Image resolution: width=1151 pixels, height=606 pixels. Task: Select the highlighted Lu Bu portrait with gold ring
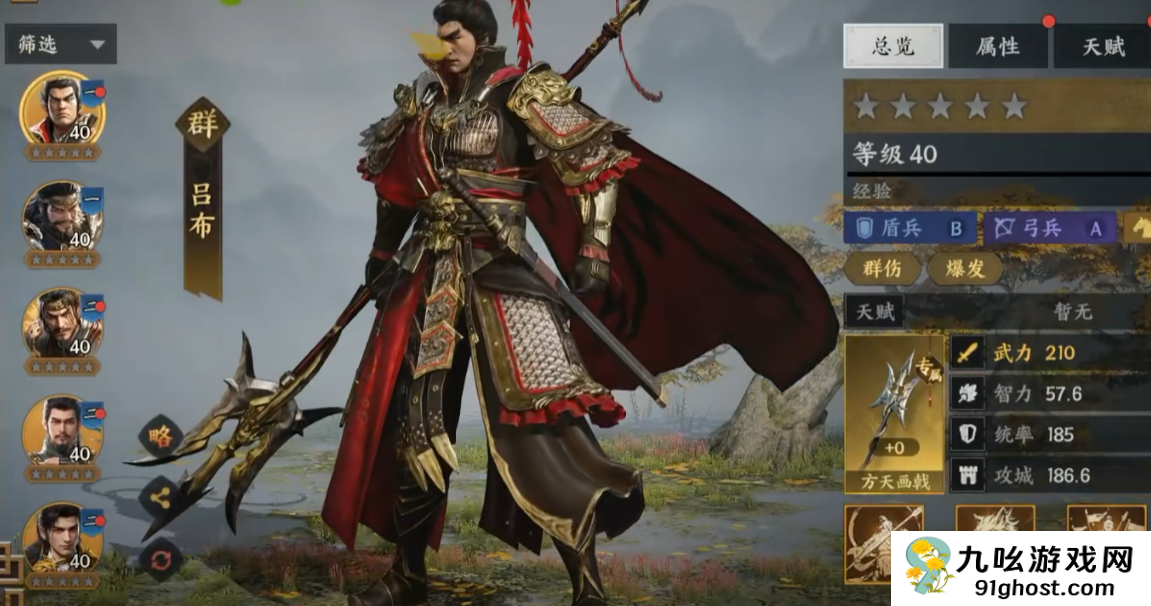click(63, 109)
